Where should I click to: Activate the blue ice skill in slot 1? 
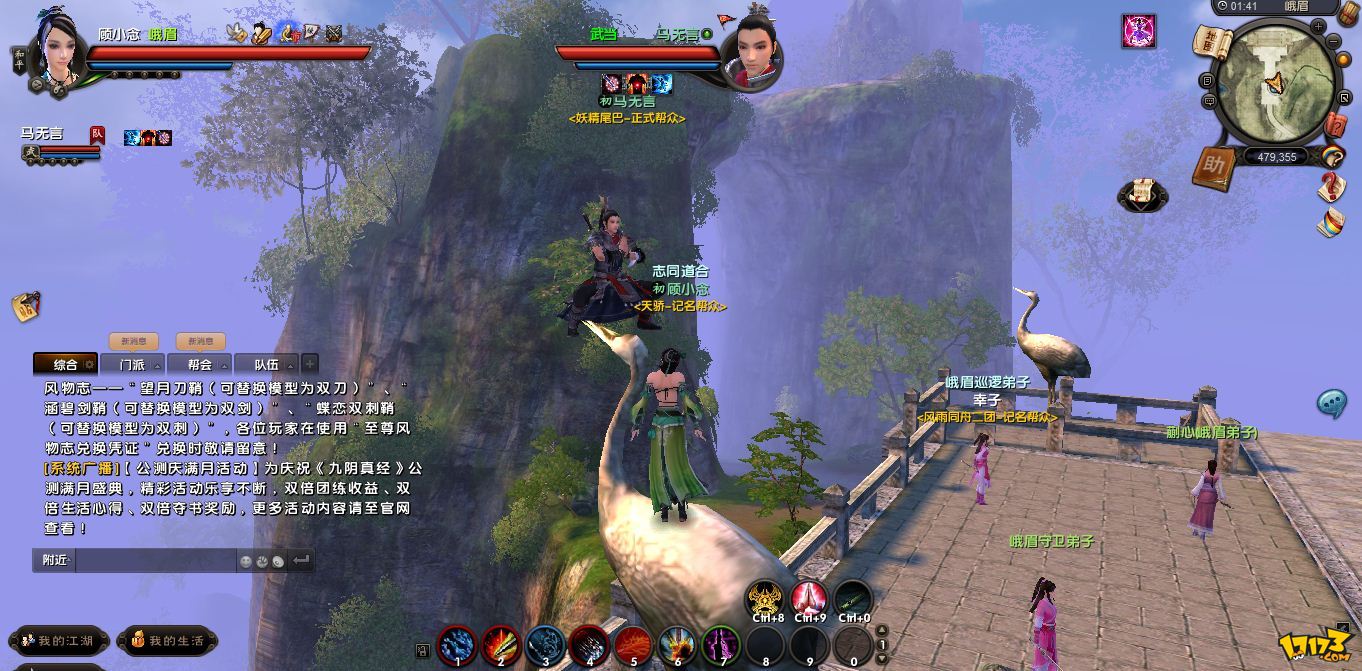pyautogui.click(x=457, y=644)
